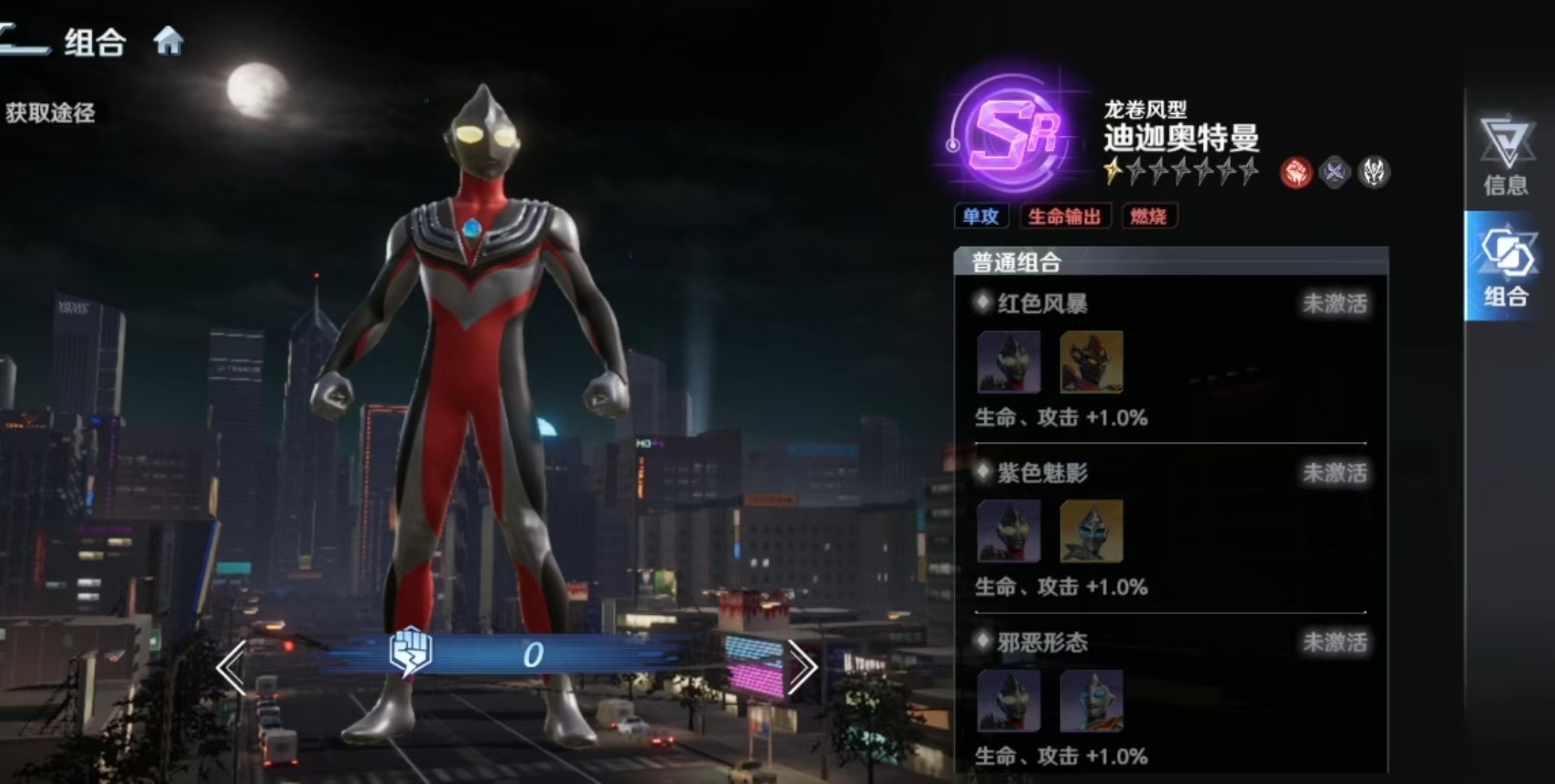Open the 获取途径 acquisition link
The image size is (1555, 784).
[49, 113]
